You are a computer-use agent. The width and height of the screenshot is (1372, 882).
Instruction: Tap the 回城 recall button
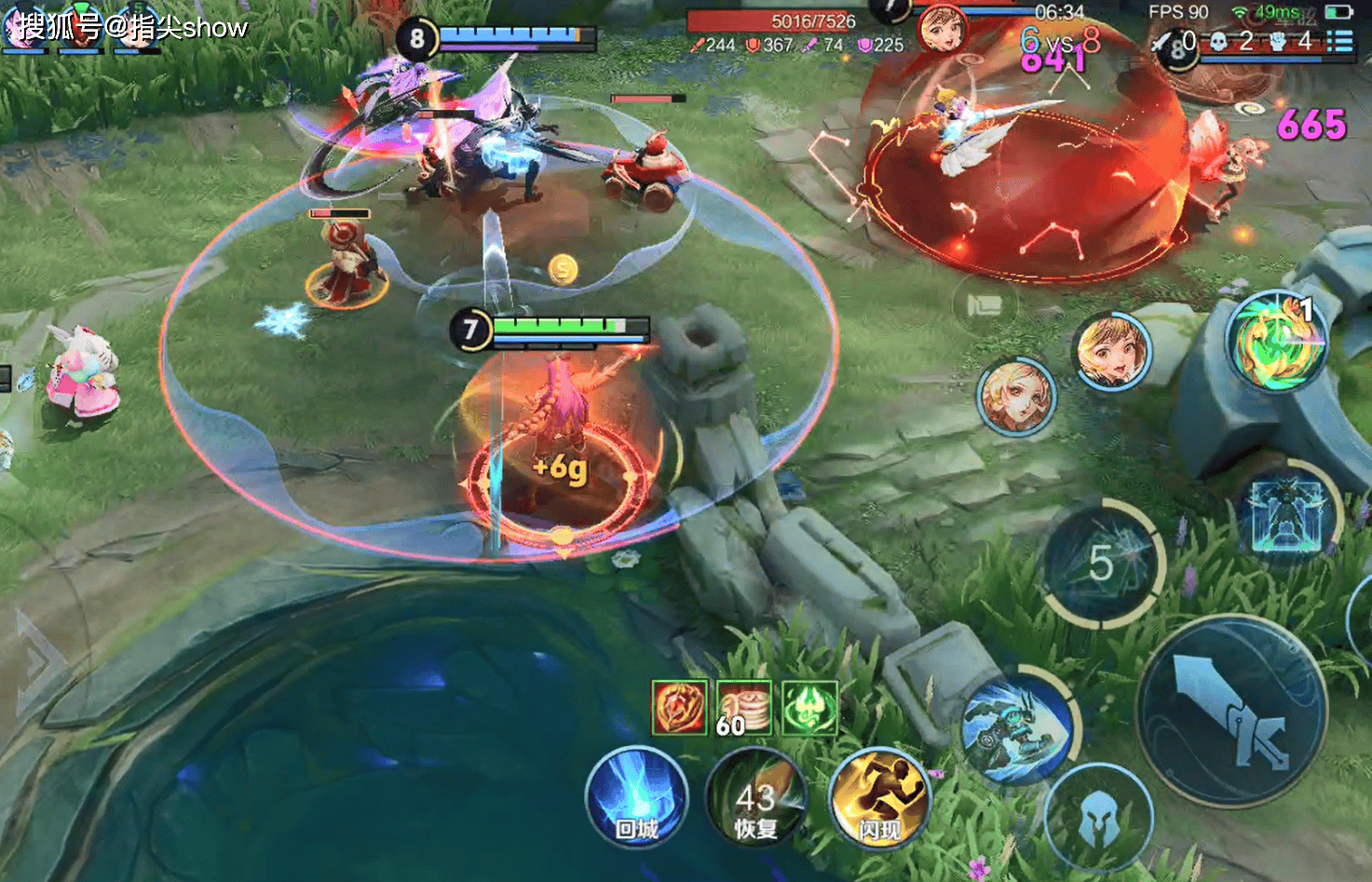click(637, 798)
